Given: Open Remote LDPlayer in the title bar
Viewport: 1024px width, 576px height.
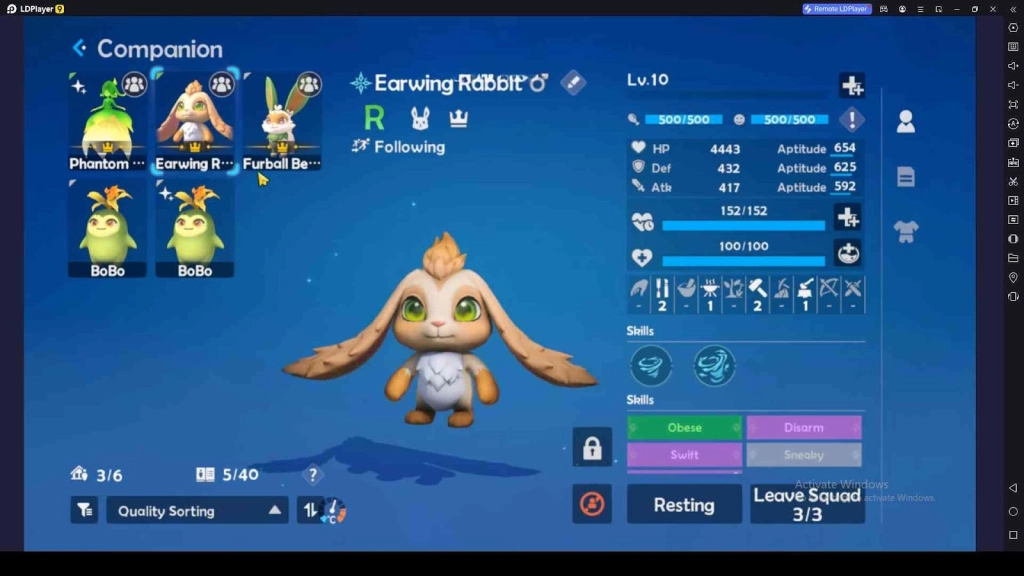Looking at the screenshot, I should pyautogui.click(x=837, y=9).
